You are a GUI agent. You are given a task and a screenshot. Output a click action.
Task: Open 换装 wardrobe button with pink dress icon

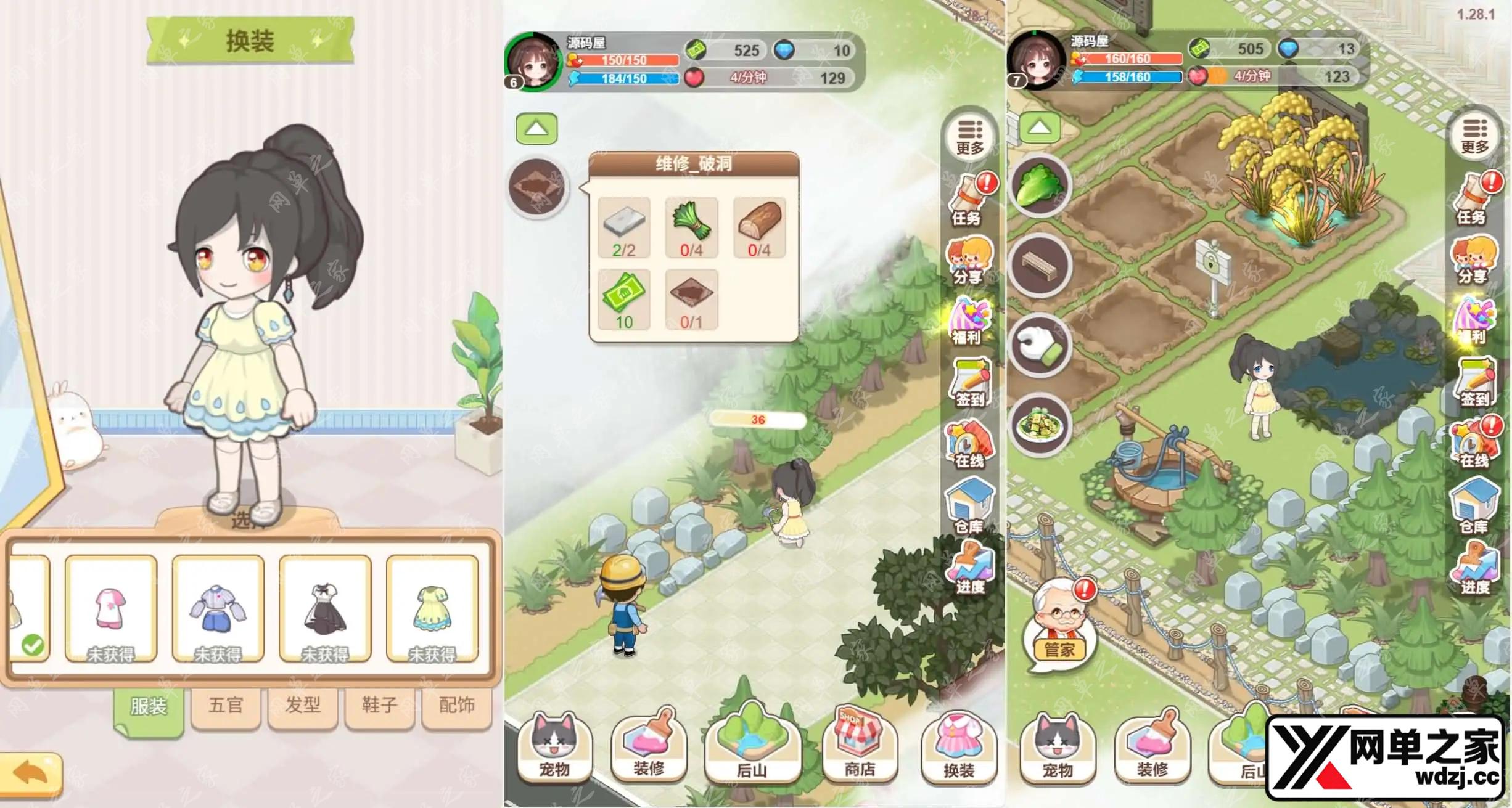(x=958, y=745)
